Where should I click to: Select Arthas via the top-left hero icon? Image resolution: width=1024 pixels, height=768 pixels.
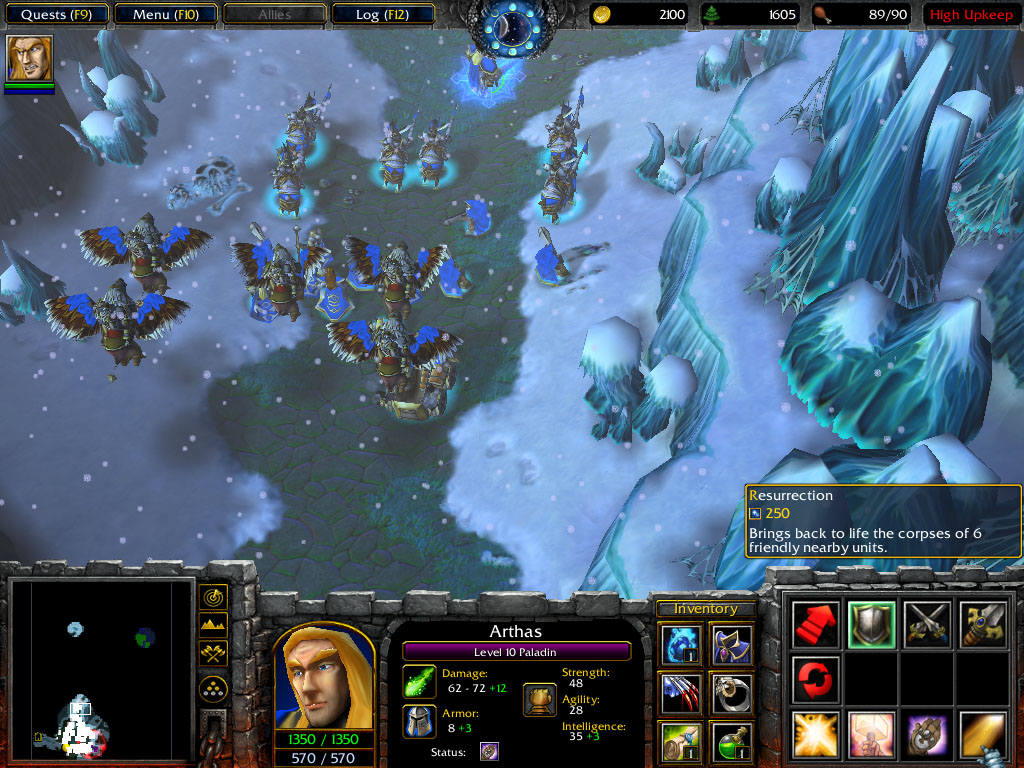[29, 59]
